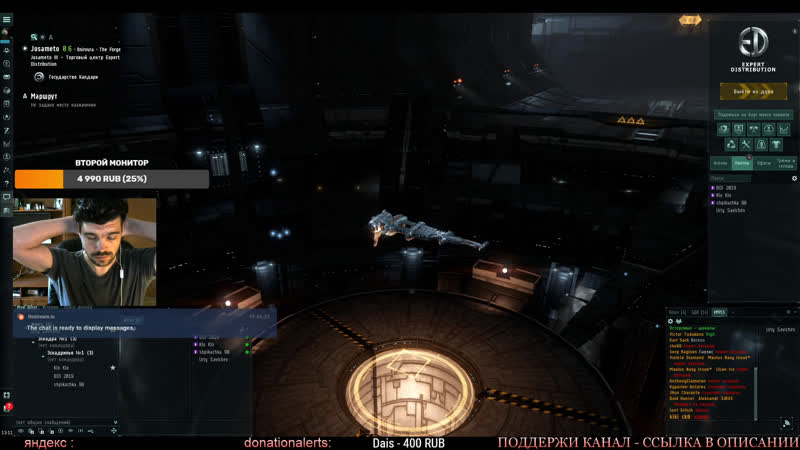This screenshot has height=450, width=800.
Task: Click the yellow undock button
Action: (x=753, y=91)
